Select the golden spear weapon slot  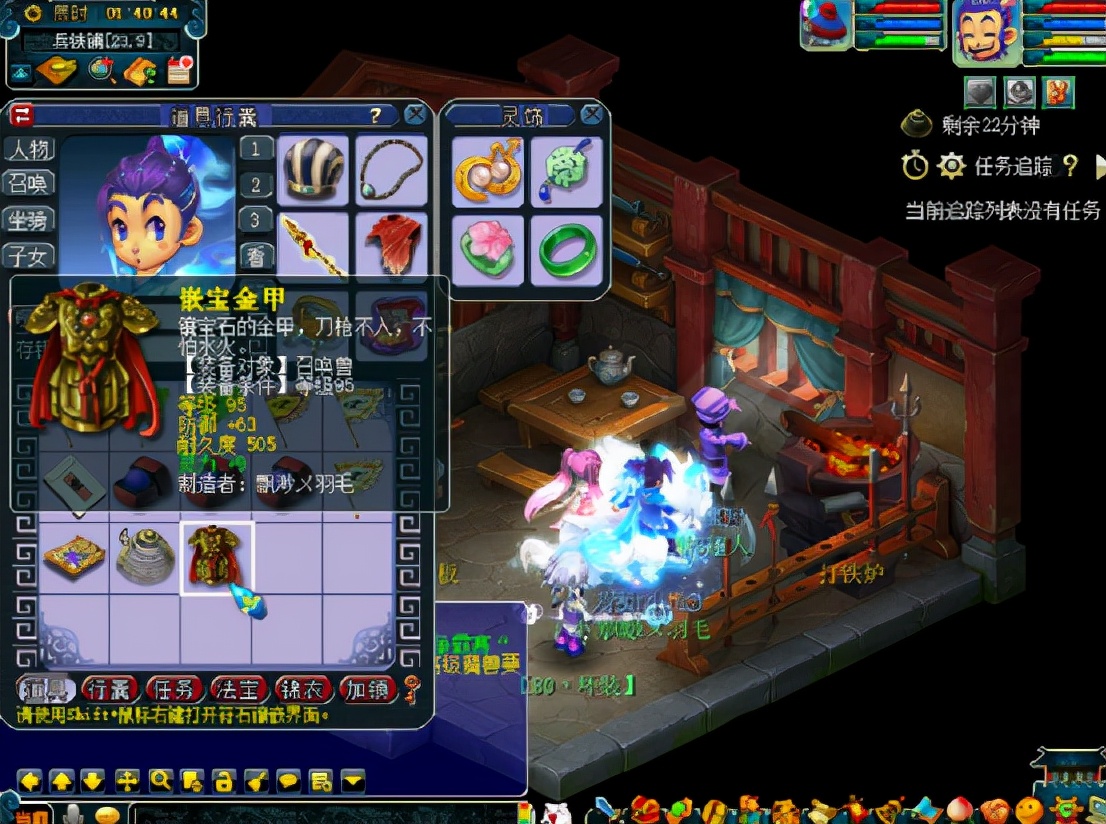coord(313,244)
